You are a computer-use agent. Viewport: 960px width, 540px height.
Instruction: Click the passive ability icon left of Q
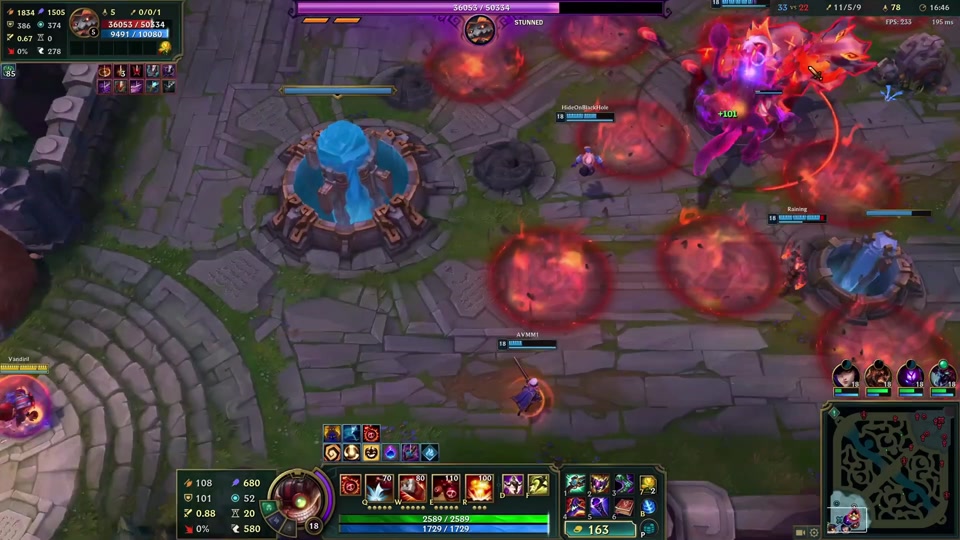pos(350,486)
